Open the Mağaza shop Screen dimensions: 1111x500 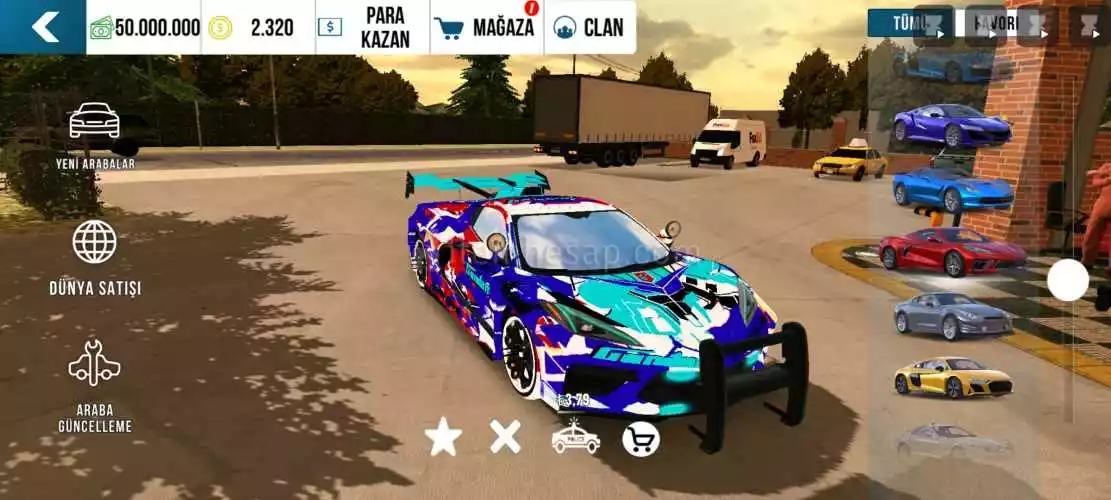click(x=487, y=27)
